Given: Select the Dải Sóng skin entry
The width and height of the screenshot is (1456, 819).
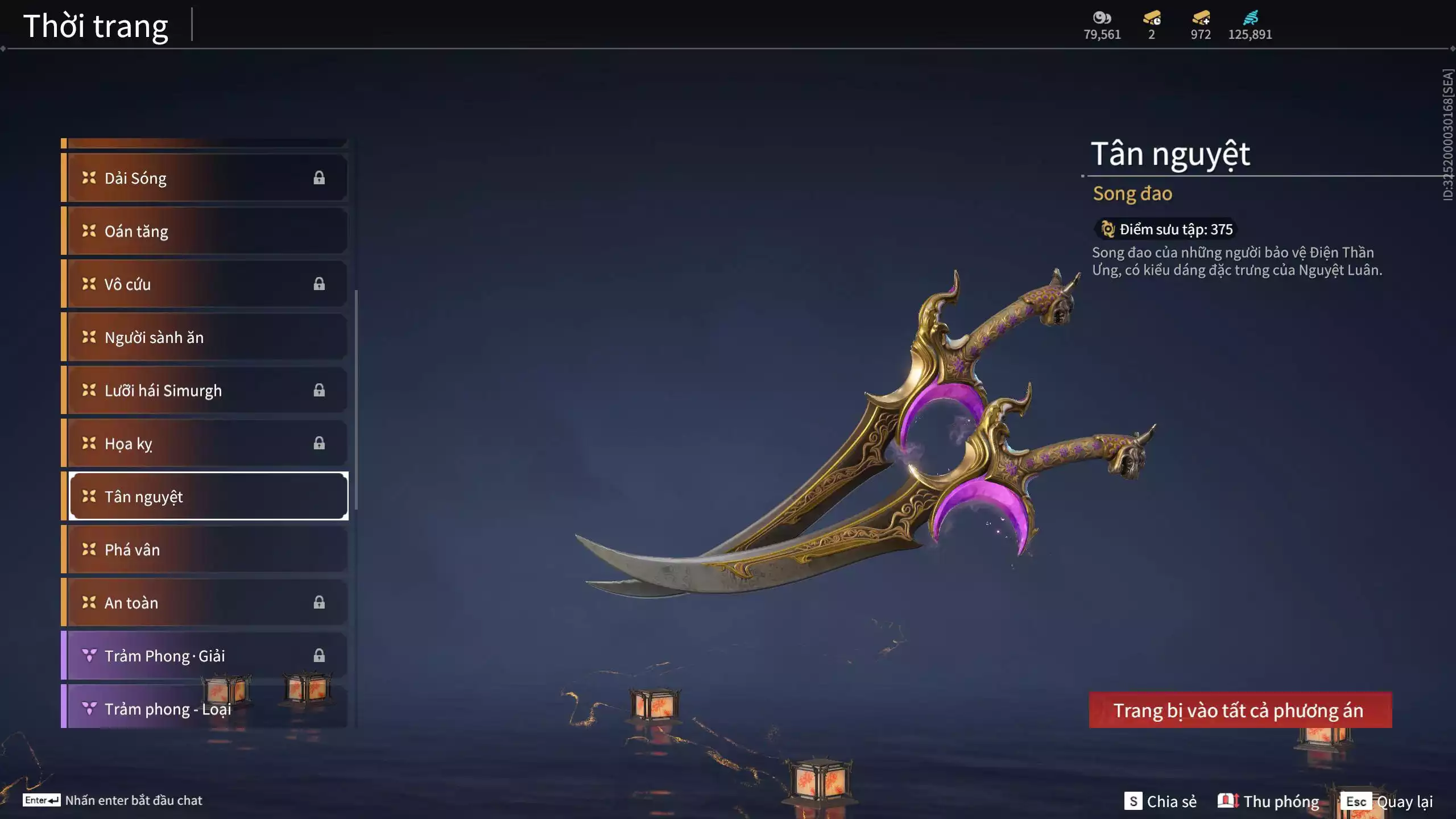Looking at the screenshot, I should pos(205,178).
